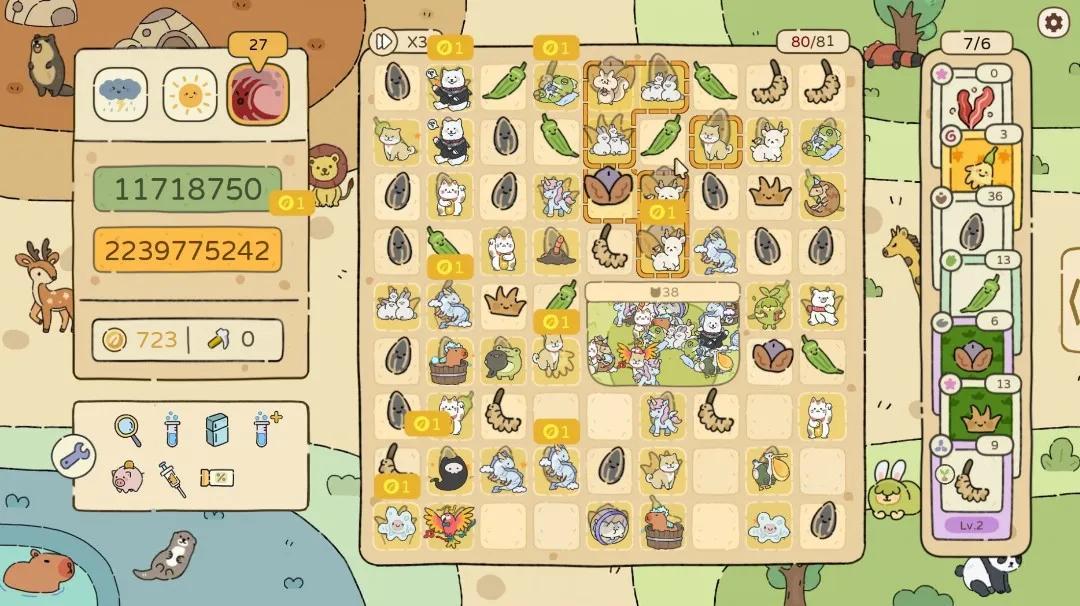Open the refrigerator tool
1080x606 pixels.
[x=217, y=429]
